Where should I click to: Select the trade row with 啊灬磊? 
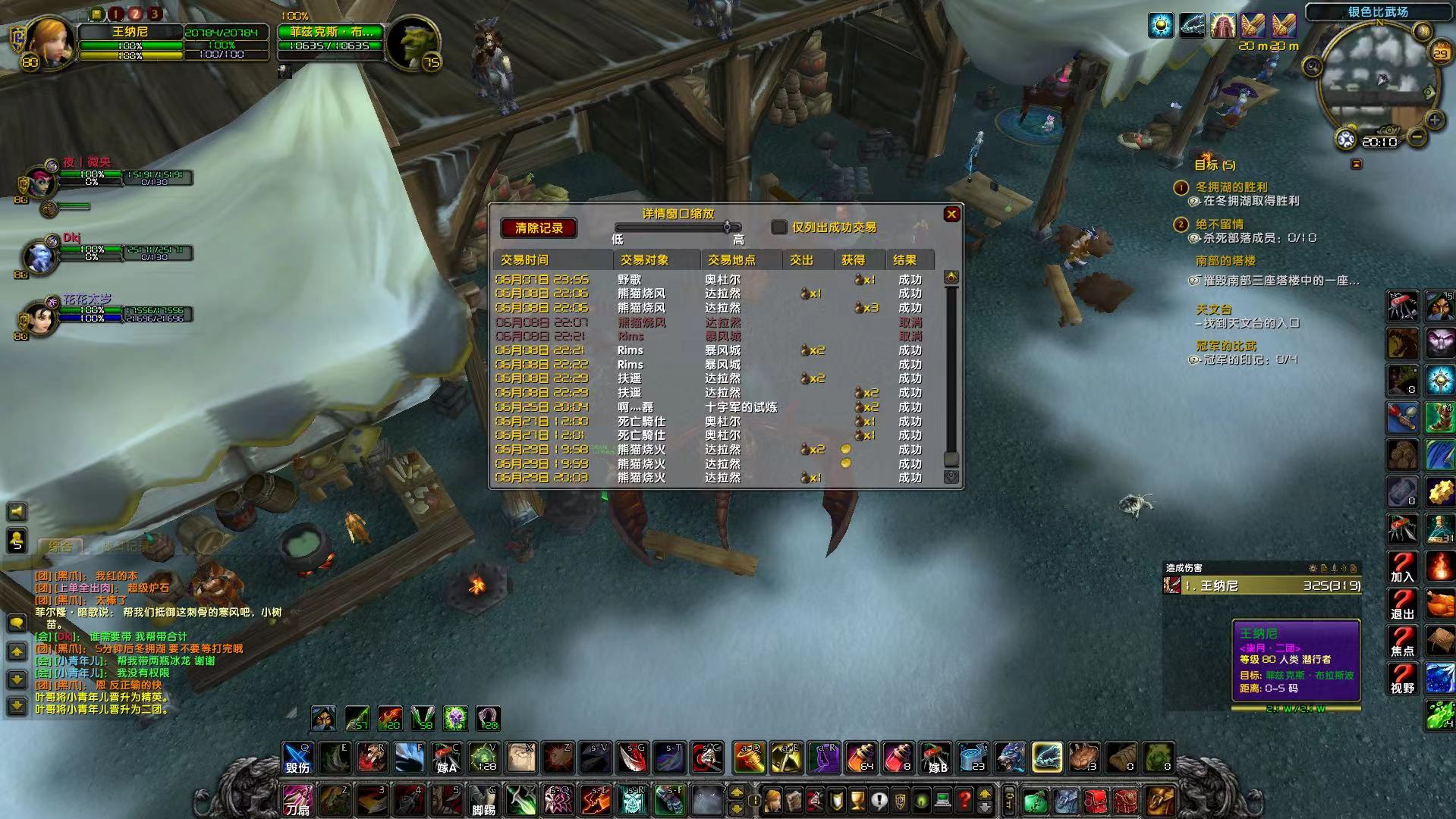(635, 407)
